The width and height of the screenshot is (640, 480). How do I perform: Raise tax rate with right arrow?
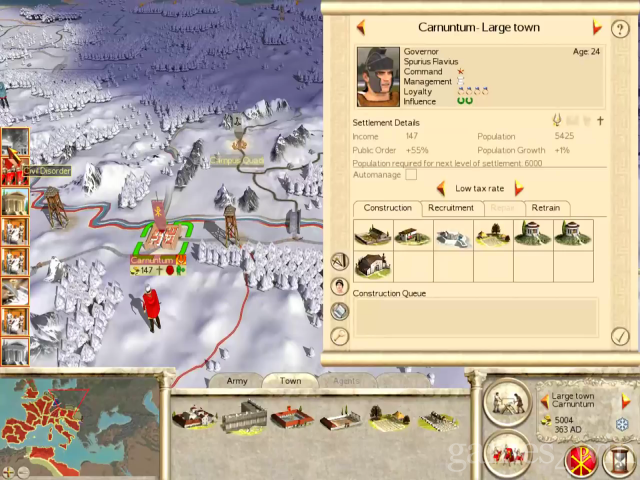[x=519, y=188]
